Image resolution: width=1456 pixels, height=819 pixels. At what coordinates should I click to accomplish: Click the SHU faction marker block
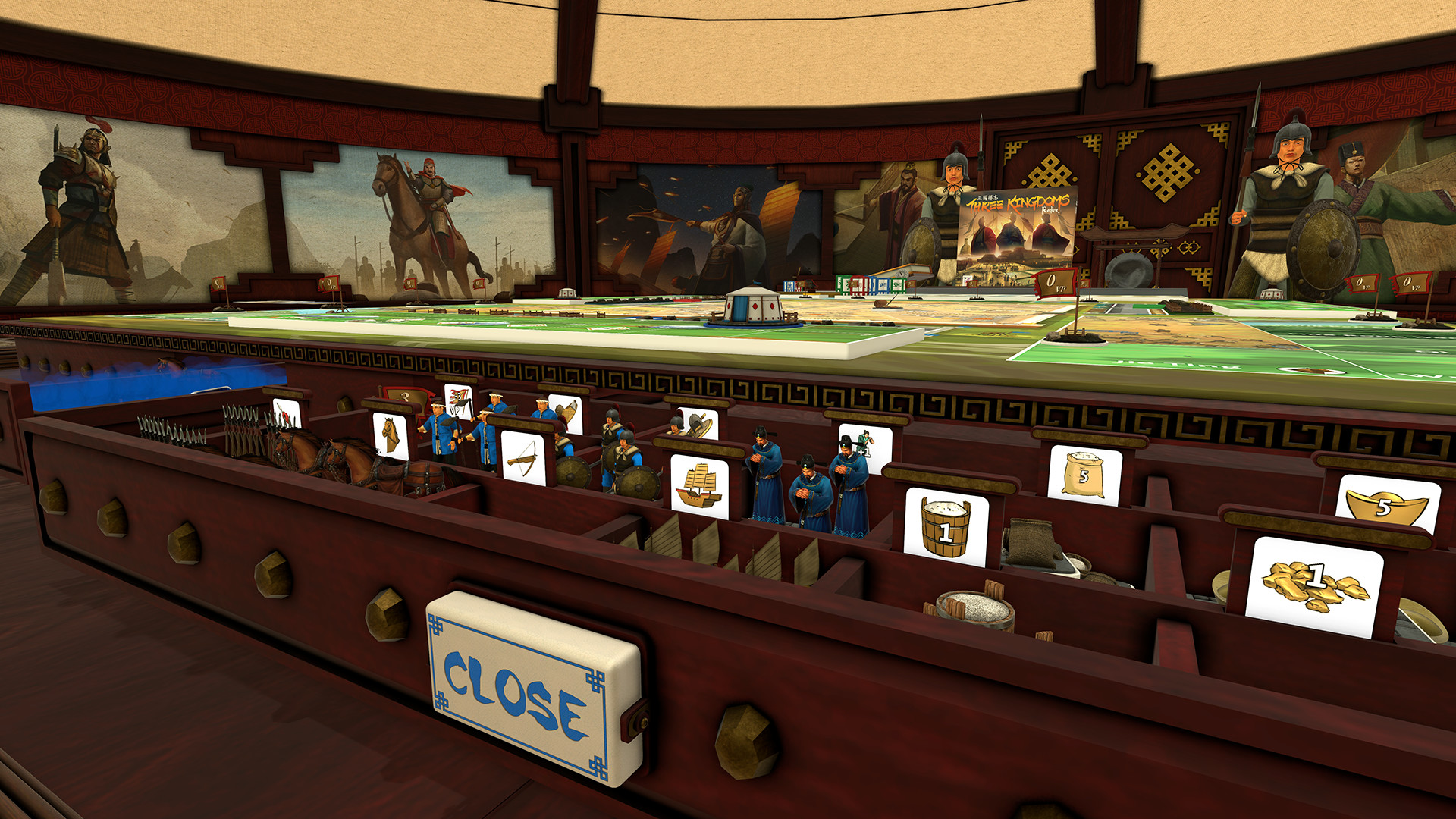point(897,285)
